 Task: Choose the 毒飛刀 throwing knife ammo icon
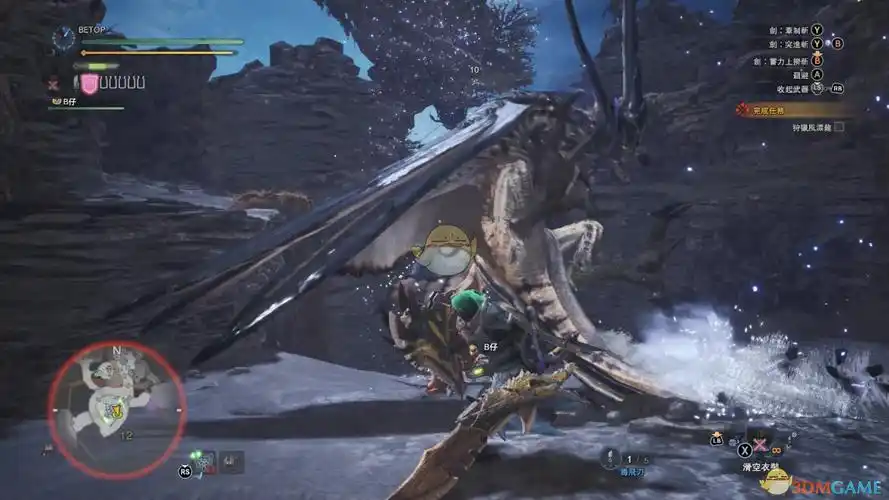pyautogui.click(x=609, y=458)
